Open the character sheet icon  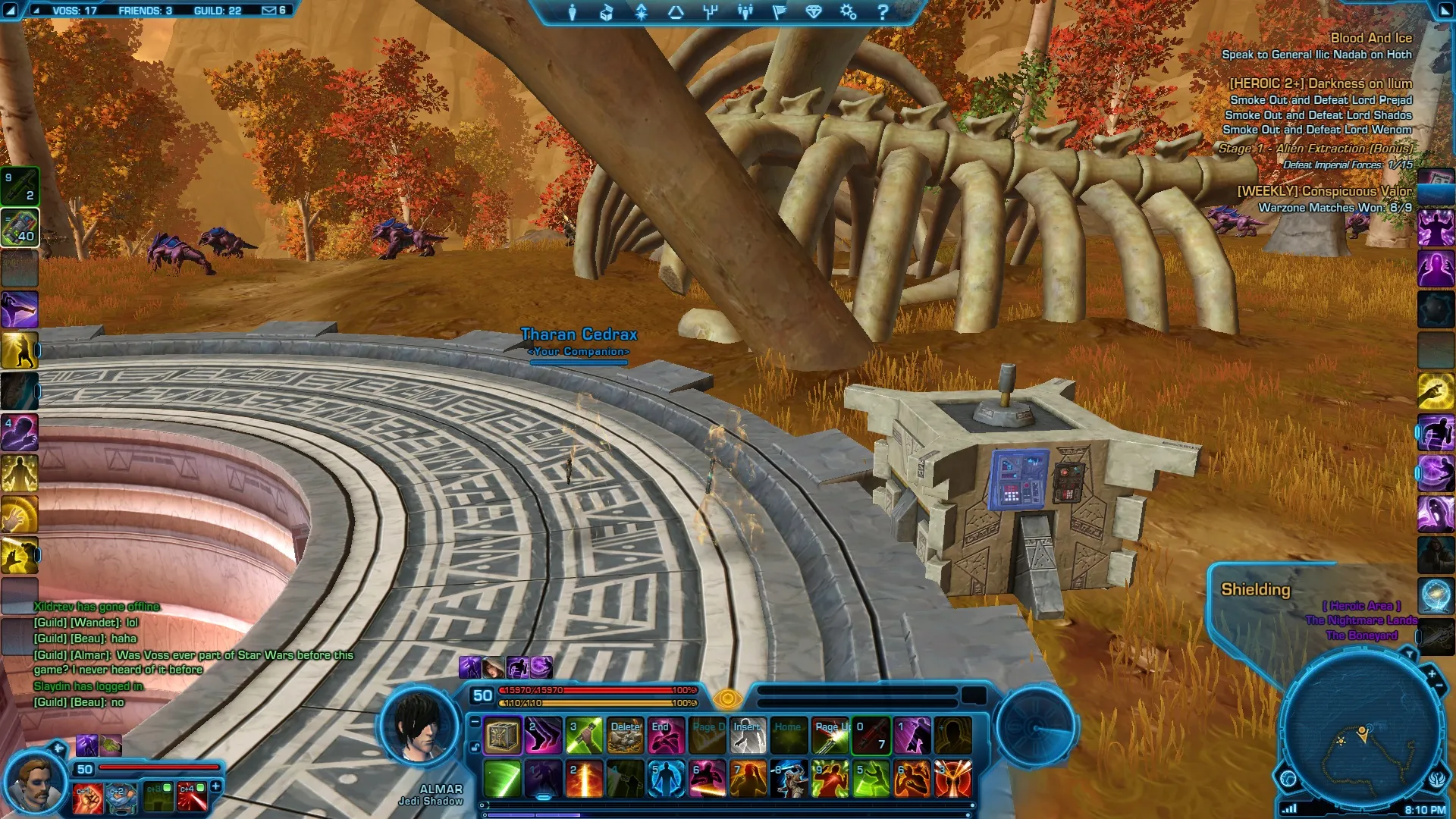click(573, 12)
